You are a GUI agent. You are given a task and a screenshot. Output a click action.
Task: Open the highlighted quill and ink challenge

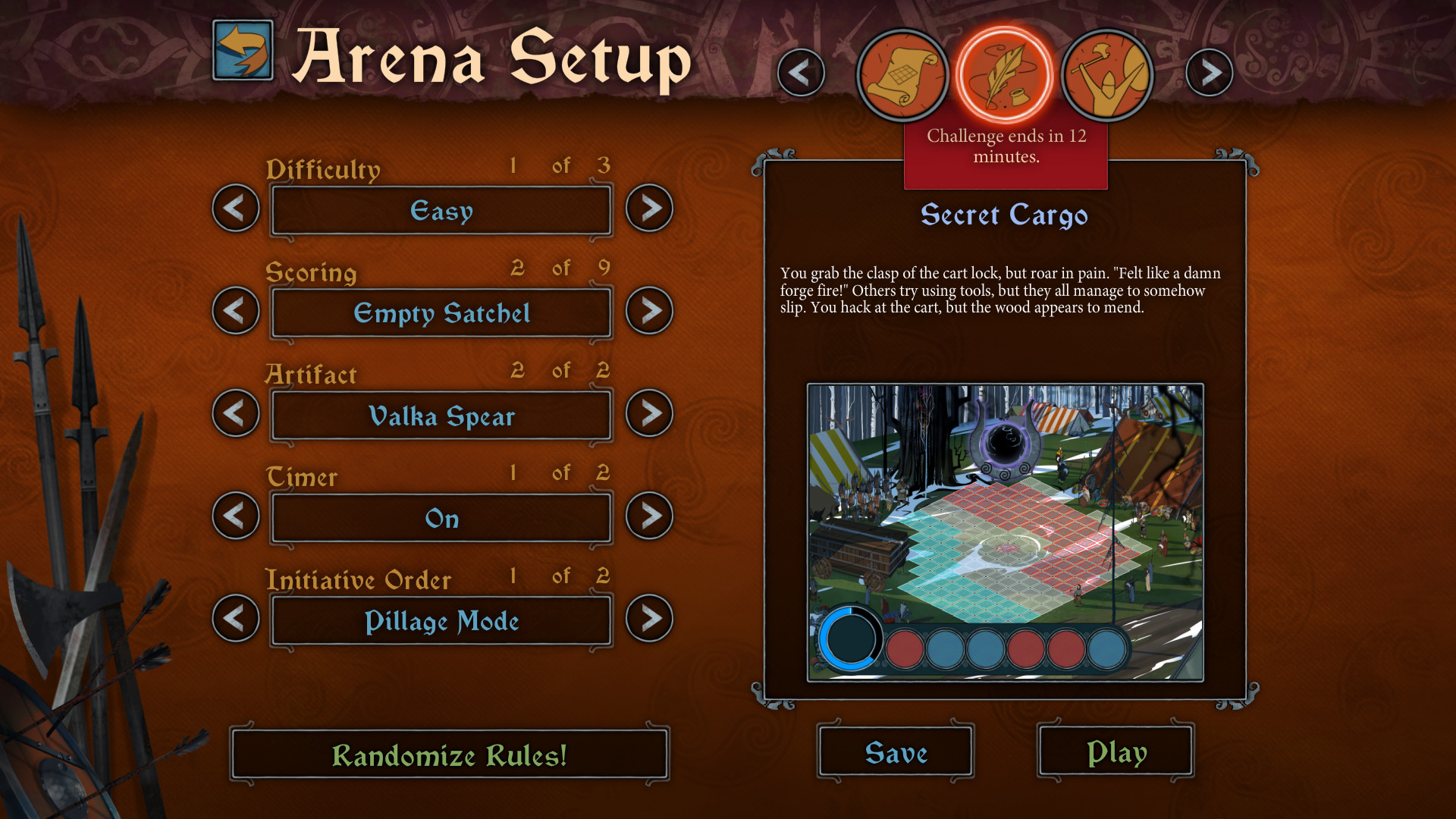point(1004,74)
